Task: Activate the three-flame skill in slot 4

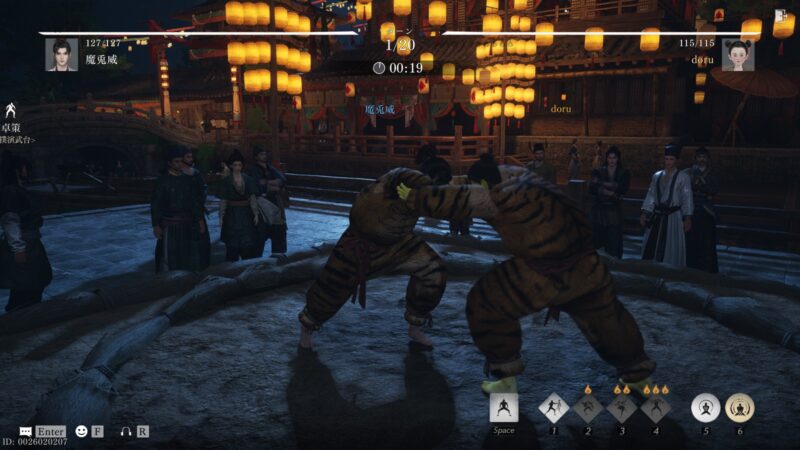Action: click(x=655, y=408)
